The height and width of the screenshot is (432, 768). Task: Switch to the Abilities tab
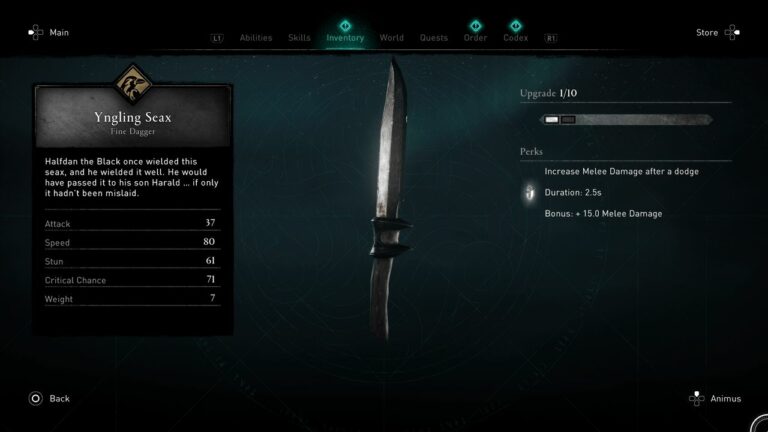(256, 38)
